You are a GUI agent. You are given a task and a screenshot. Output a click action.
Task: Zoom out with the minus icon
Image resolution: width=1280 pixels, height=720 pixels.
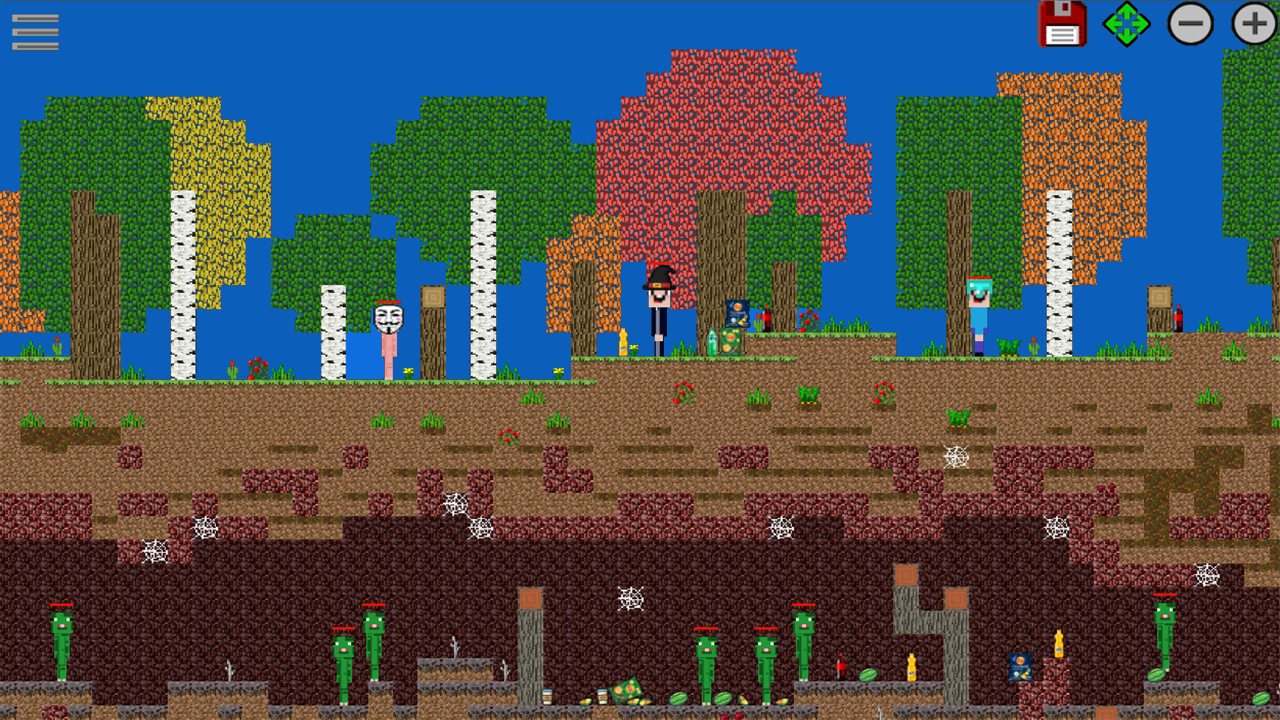point(1190,25)
